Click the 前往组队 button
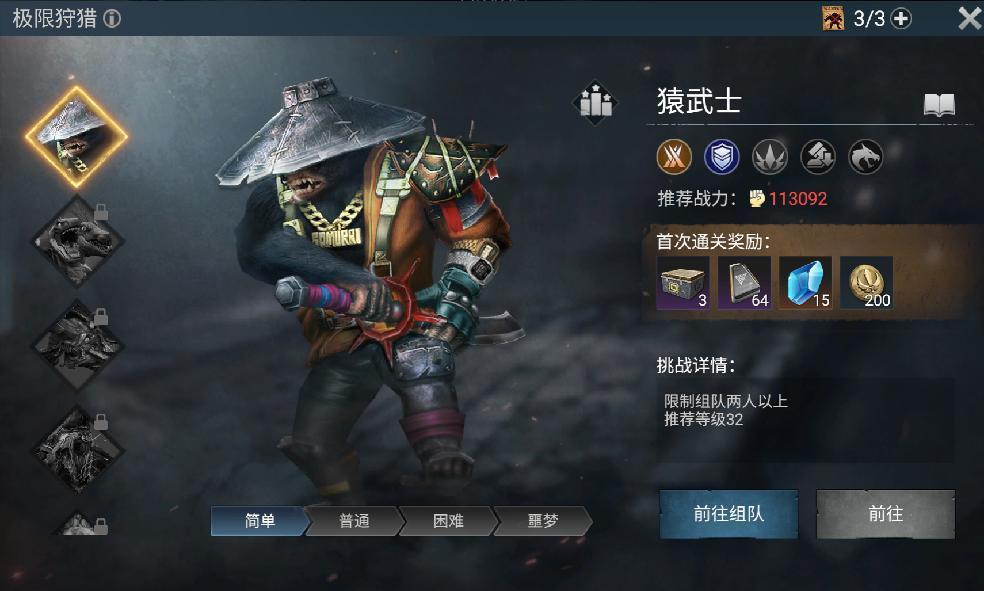The width and height of the screenshot is (984, 591). tap(728, 514)
